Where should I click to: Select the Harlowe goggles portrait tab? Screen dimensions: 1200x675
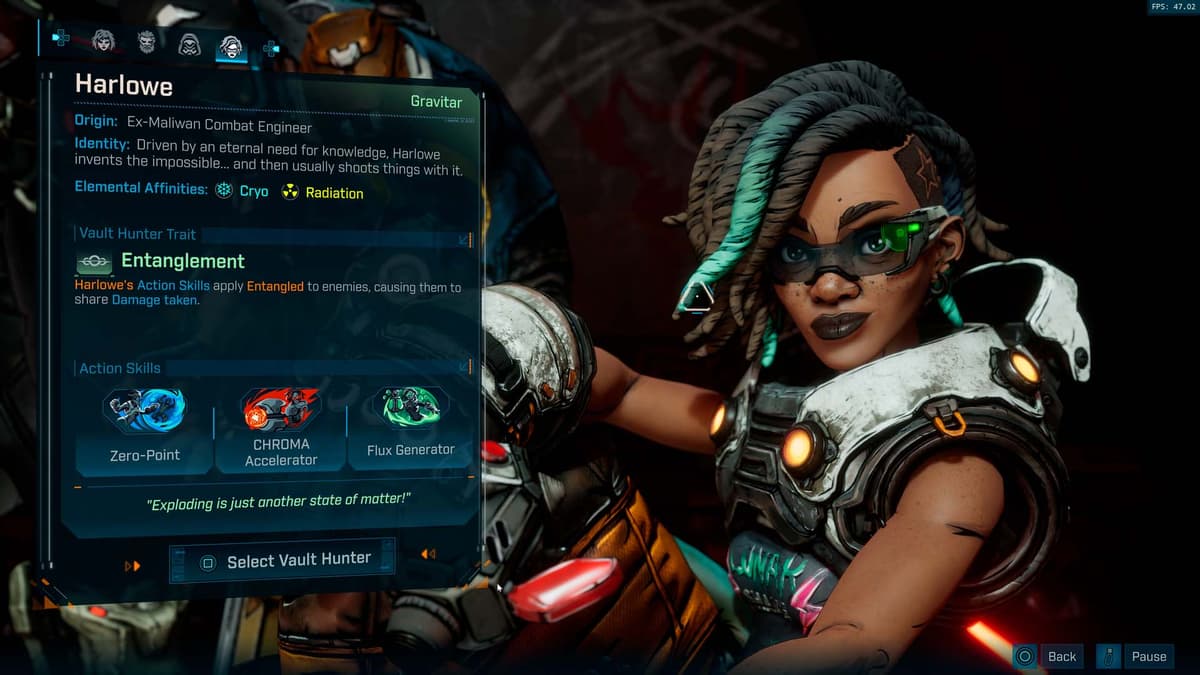tap(231, 46)
